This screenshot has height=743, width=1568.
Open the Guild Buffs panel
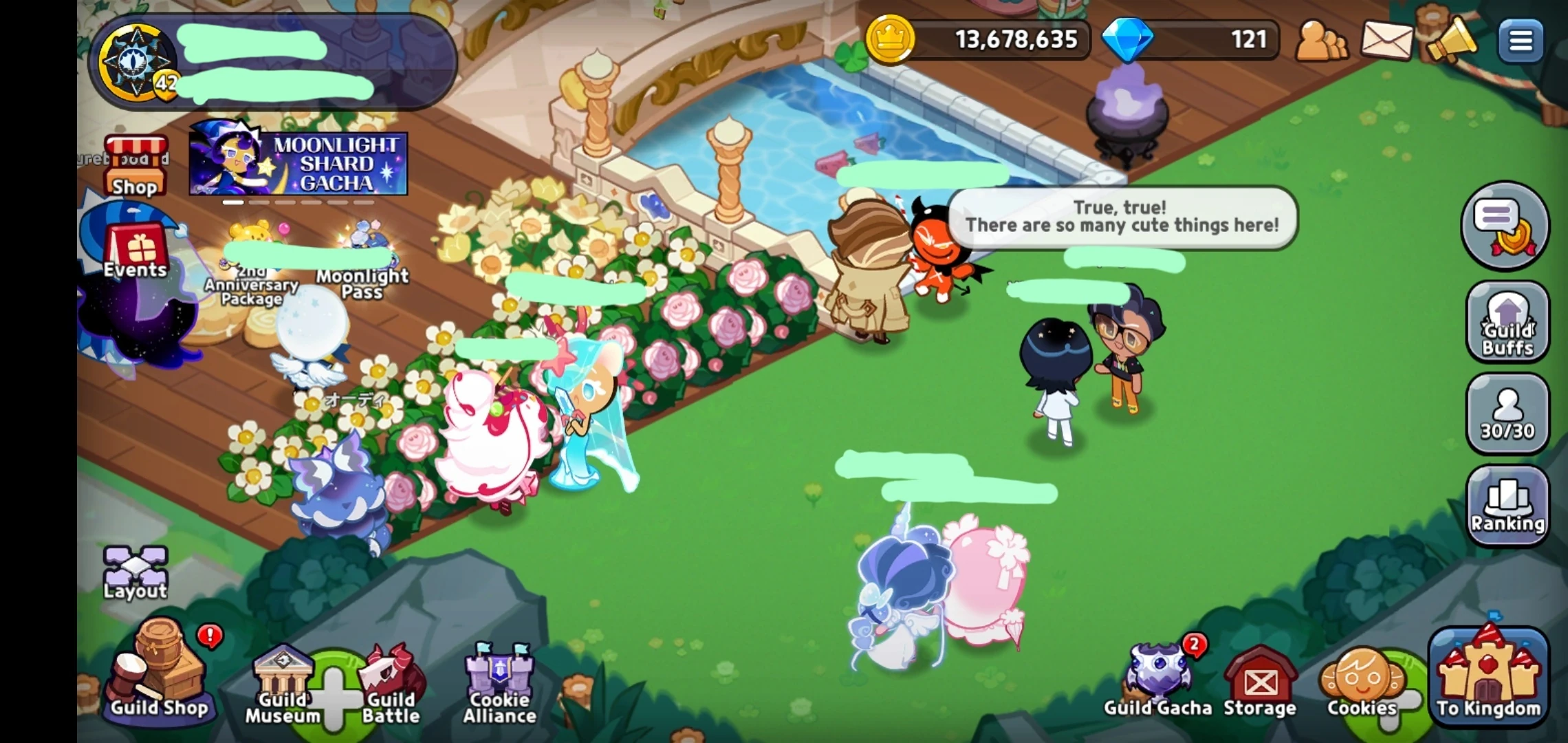pos(1507,322)
